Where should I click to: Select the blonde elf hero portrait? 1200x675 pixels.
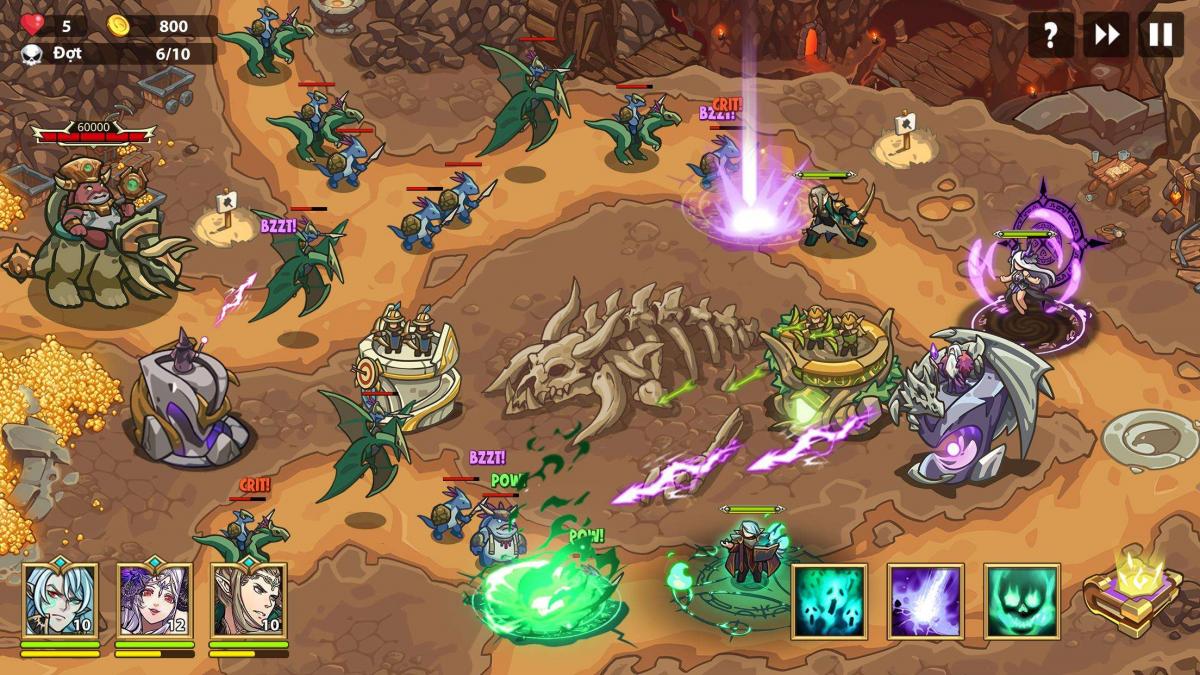coord(248,600)
